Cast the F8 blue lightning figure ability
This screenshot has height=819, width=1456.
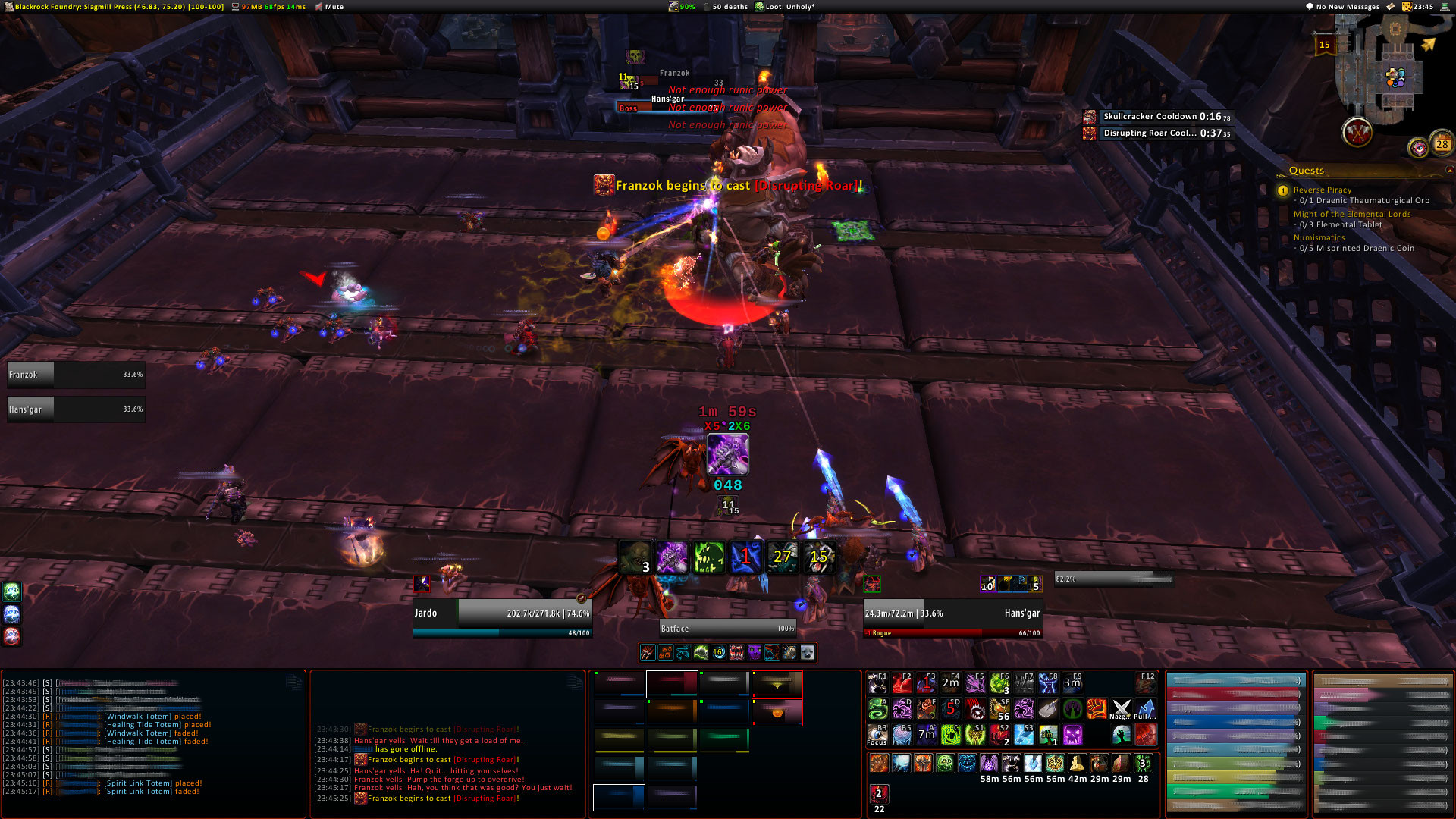(1048, 684)
